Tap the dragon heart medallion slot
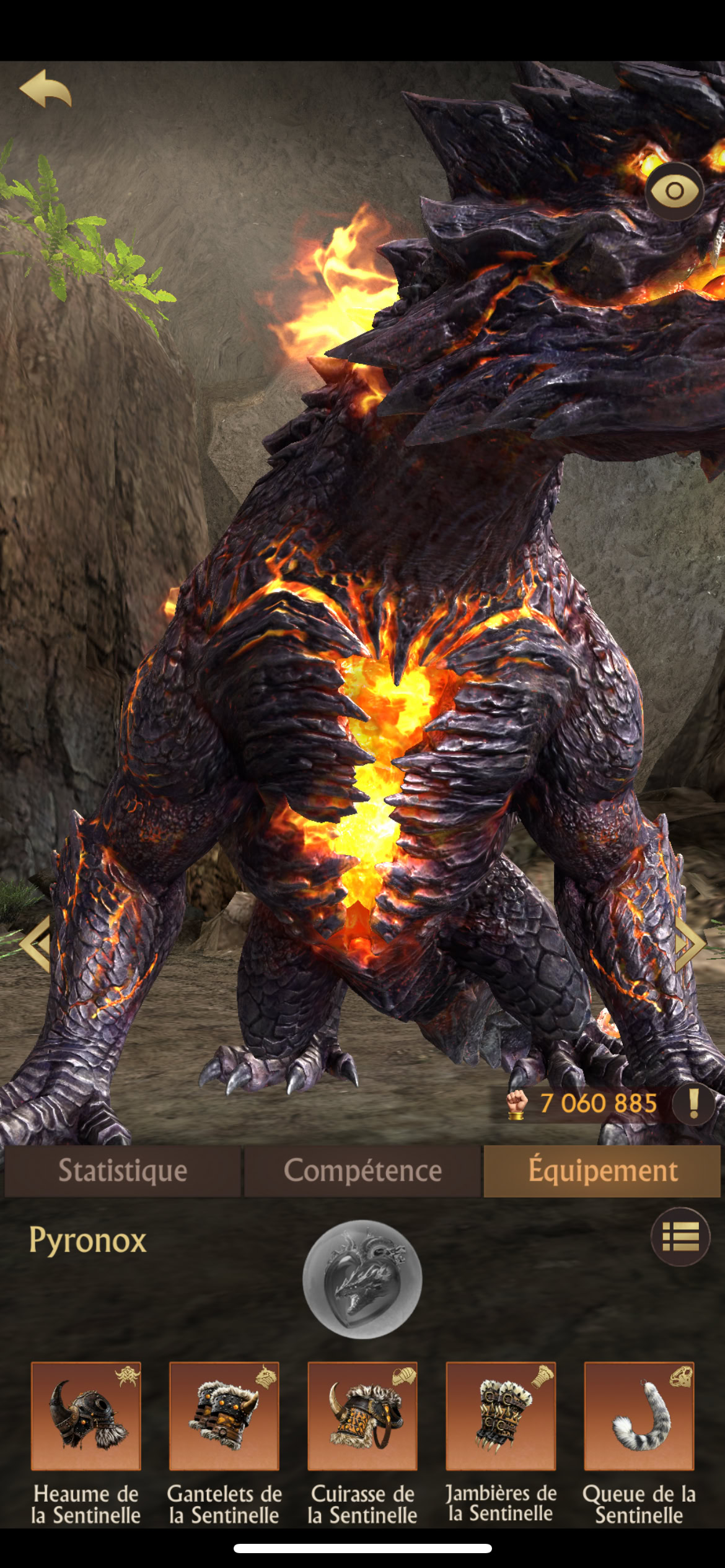The height and width of the screenshot is (1568, 725). coord(362,1279)
